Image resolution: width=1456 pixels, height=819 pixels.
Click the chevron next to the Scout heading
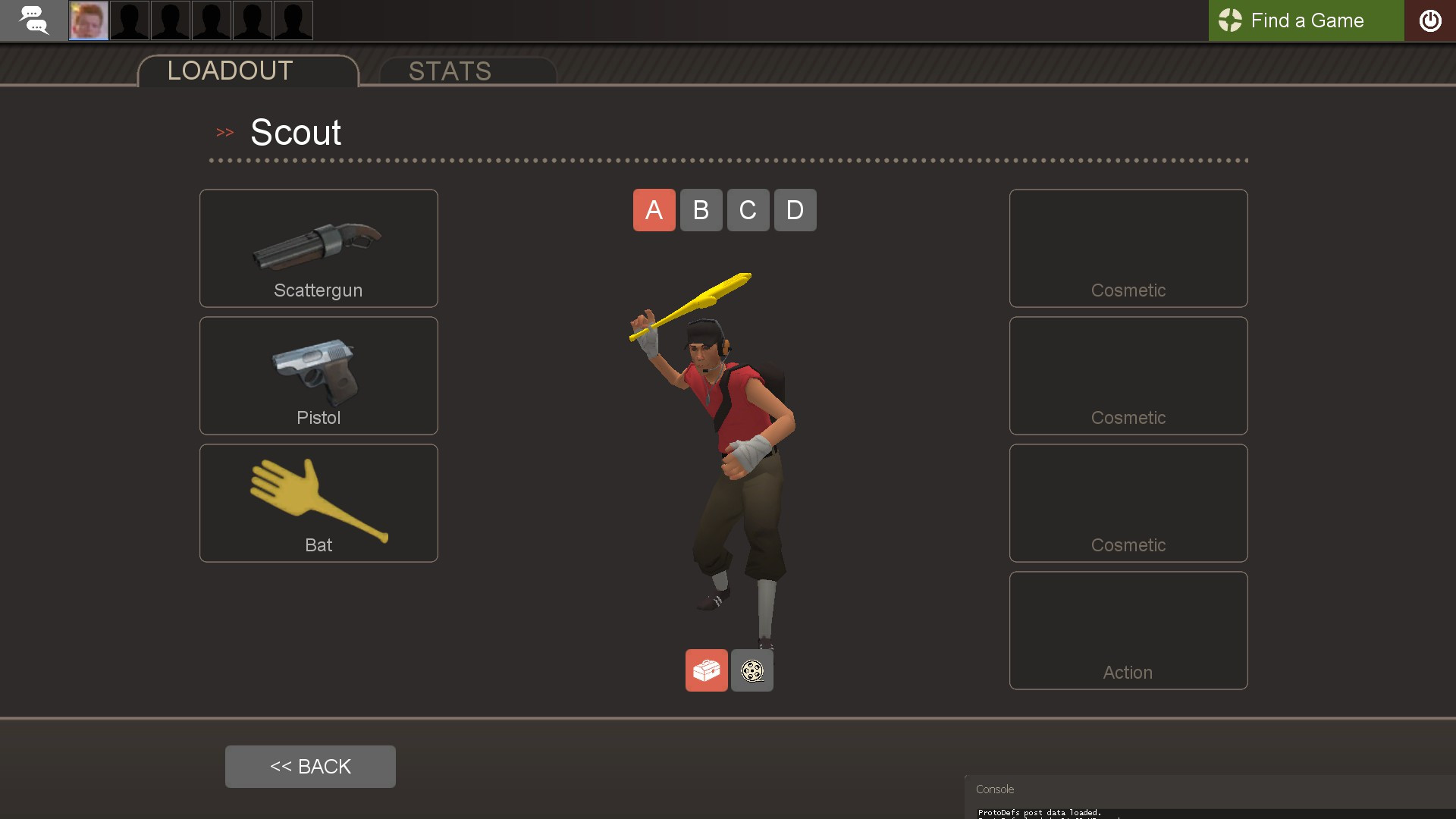(x=224, y=132)
